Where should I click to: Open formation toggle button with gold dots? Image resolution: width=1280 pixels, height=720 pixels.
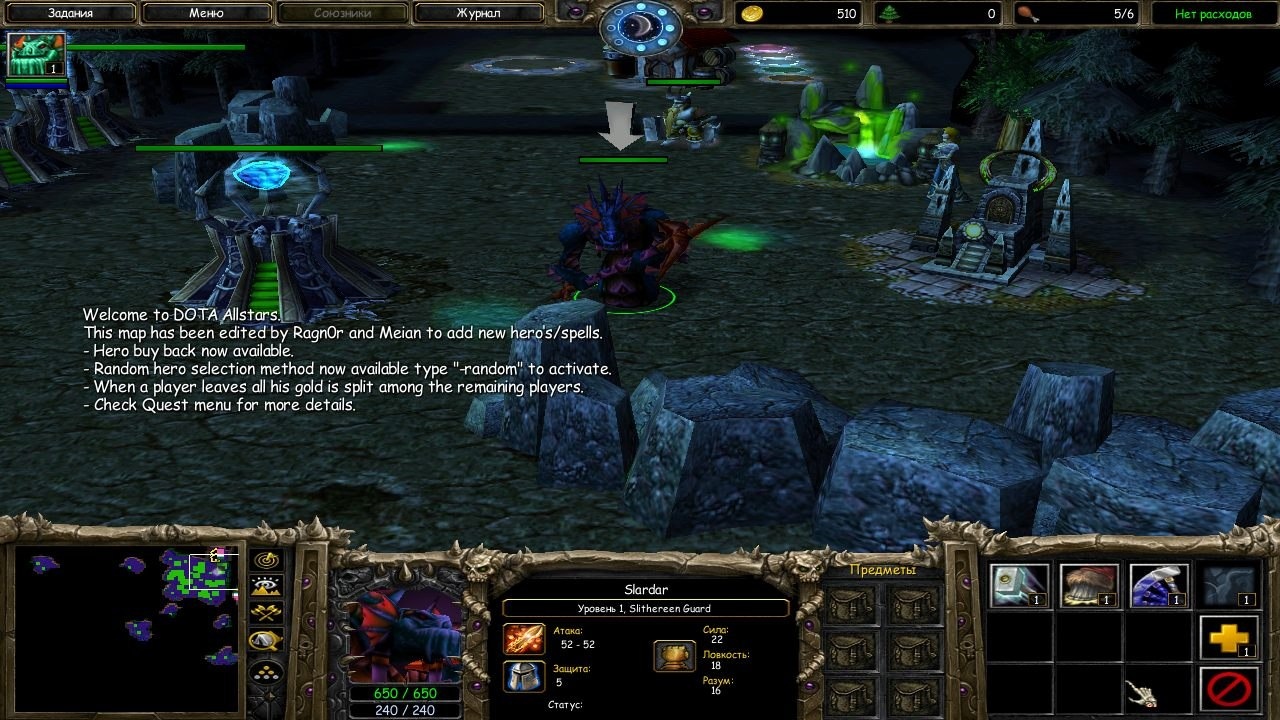click(267, 670)
